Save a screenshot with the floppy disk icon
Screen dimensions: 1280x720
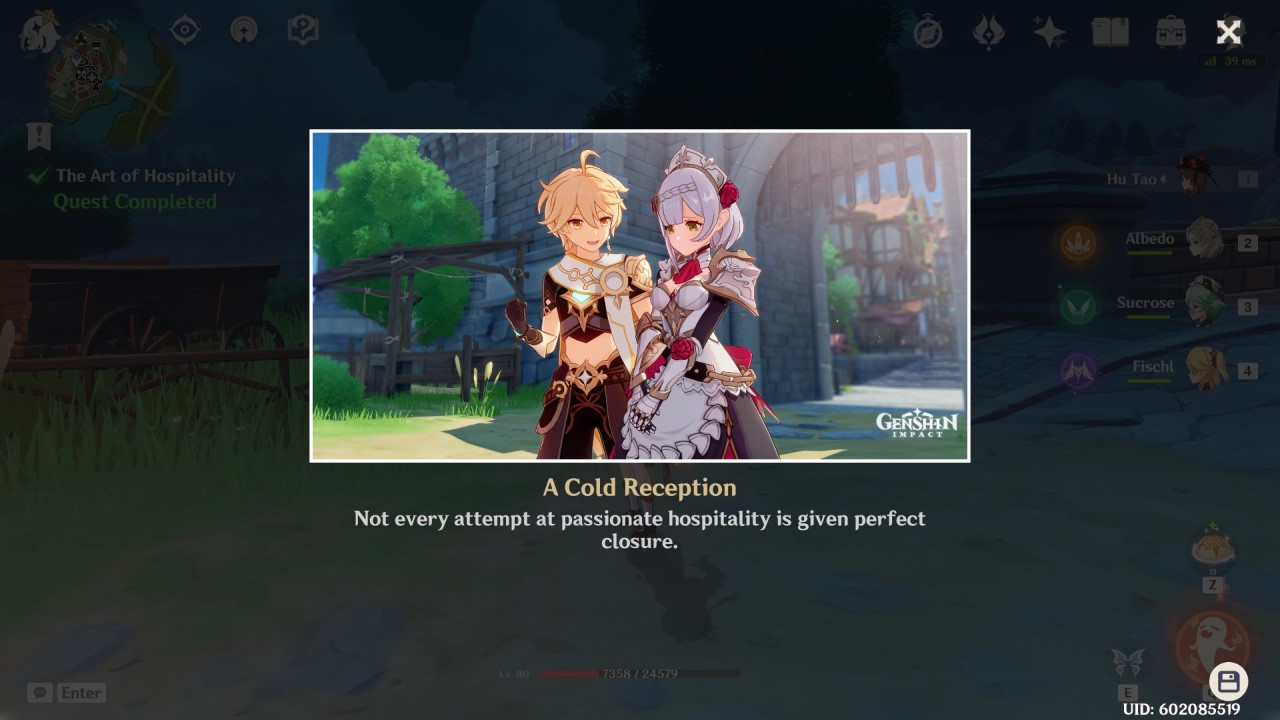pyautogui.click(x=1229, y=678)
